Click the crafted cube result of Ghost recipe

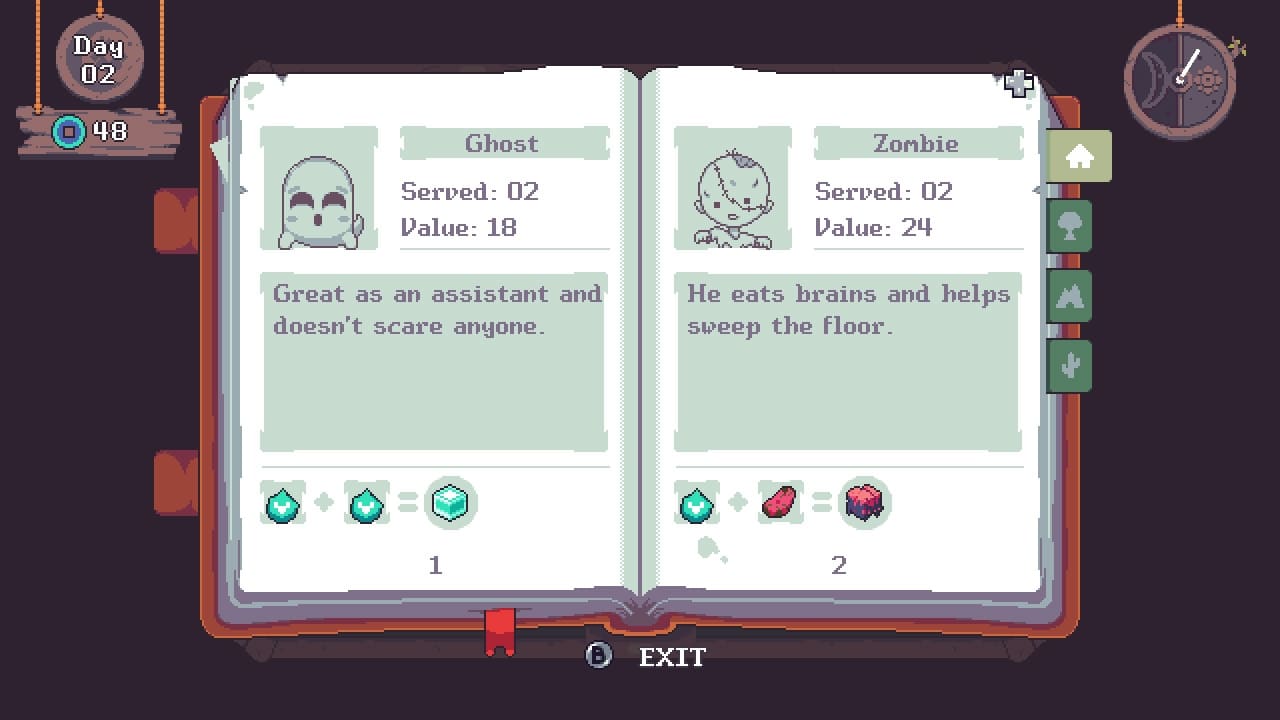point(450,503)
